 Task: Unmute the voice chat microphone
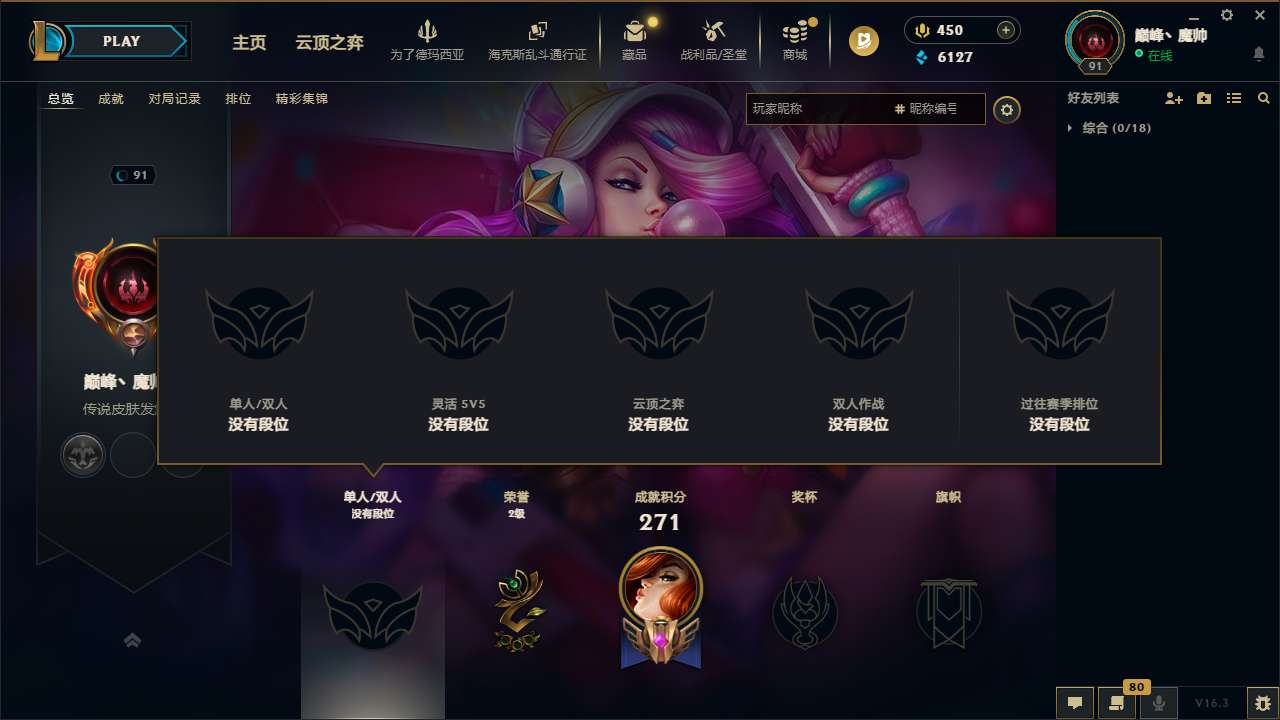[x=1158, y=703]
